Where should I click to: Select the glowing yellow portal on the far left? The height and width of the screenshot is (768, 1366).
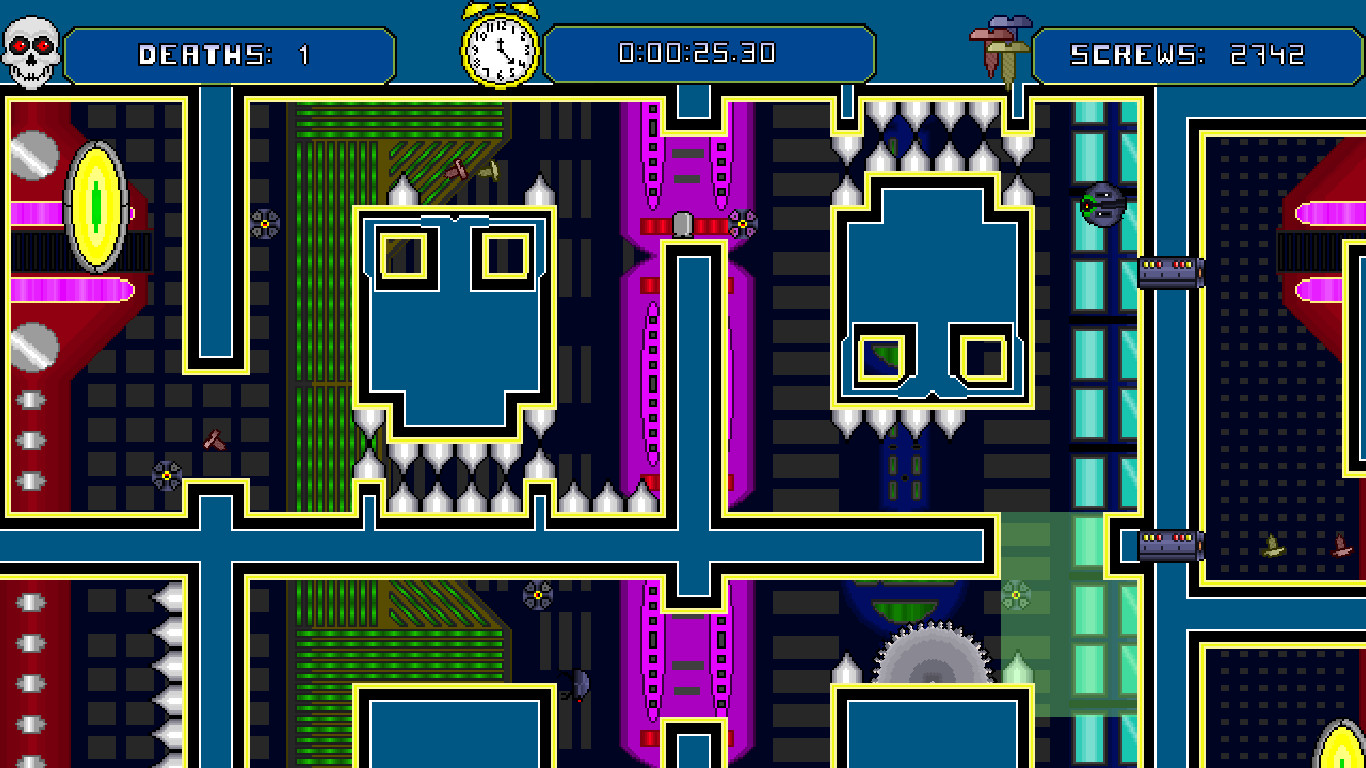95,205
